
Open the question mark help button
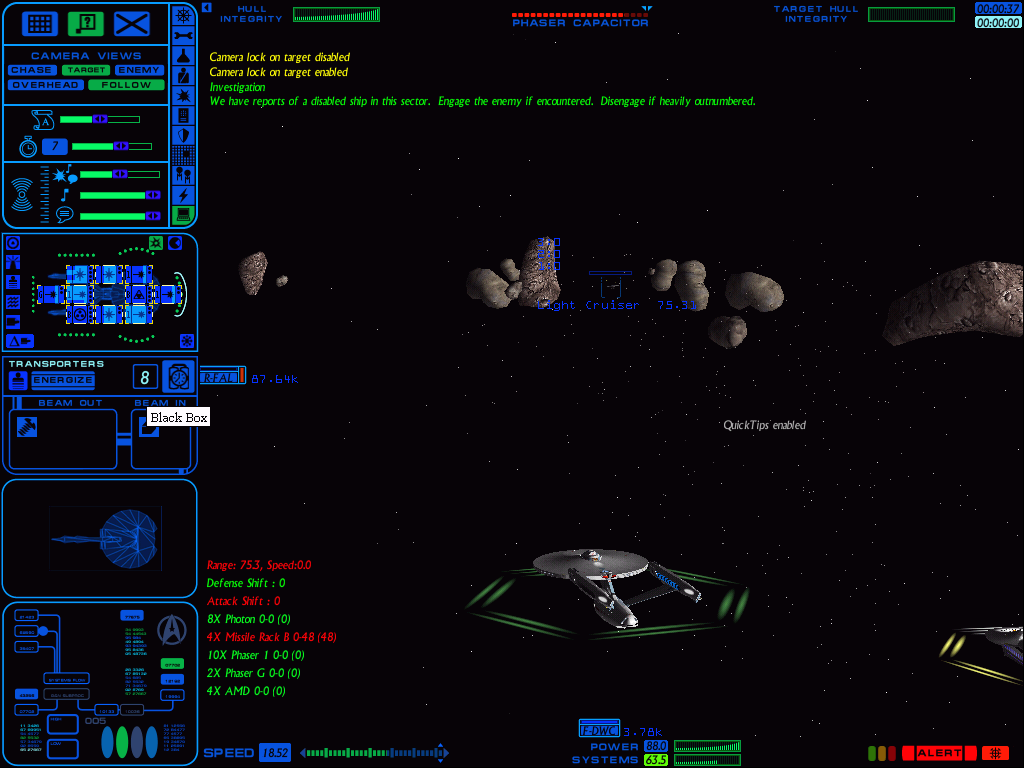86,23
